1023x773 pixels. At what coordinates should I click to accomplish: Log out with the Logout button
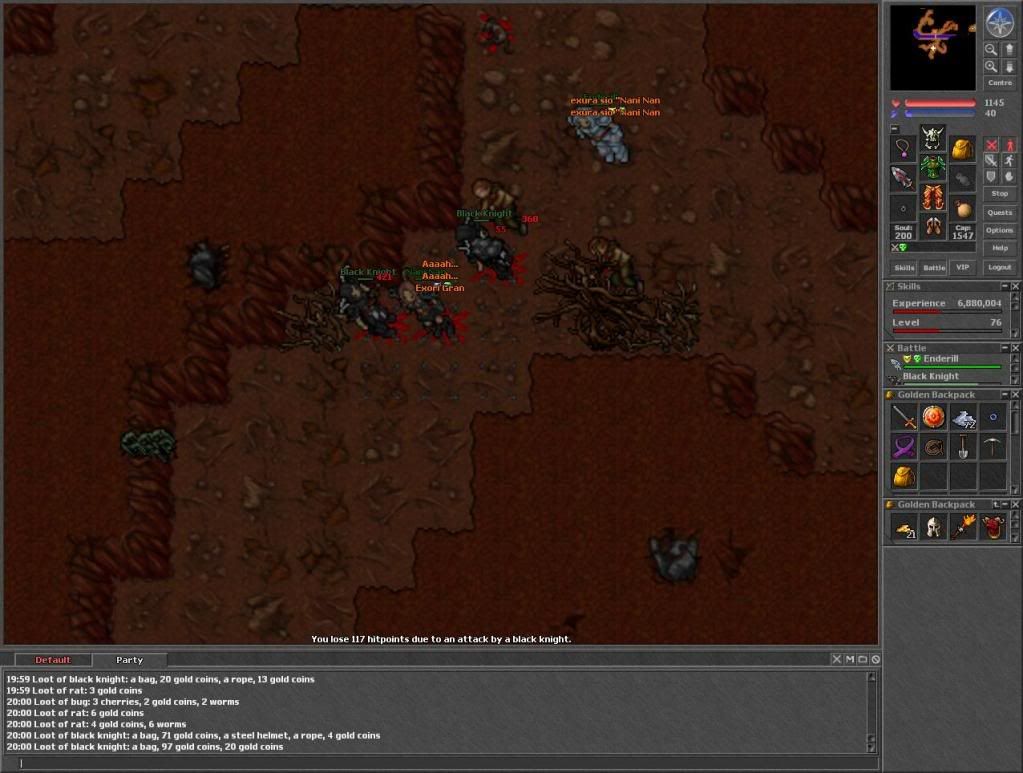click(999, 267)
